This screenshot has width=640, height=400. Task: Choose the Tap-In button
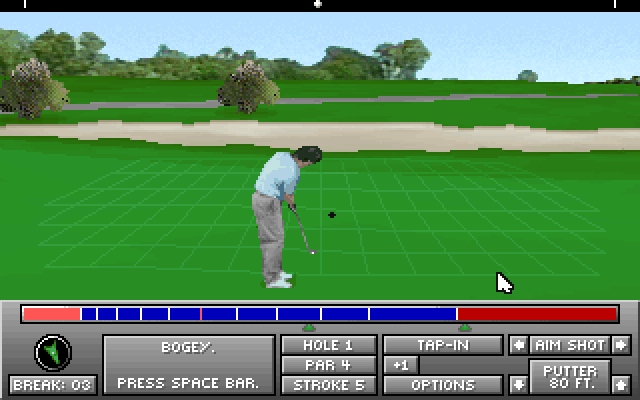coord(443,345)
